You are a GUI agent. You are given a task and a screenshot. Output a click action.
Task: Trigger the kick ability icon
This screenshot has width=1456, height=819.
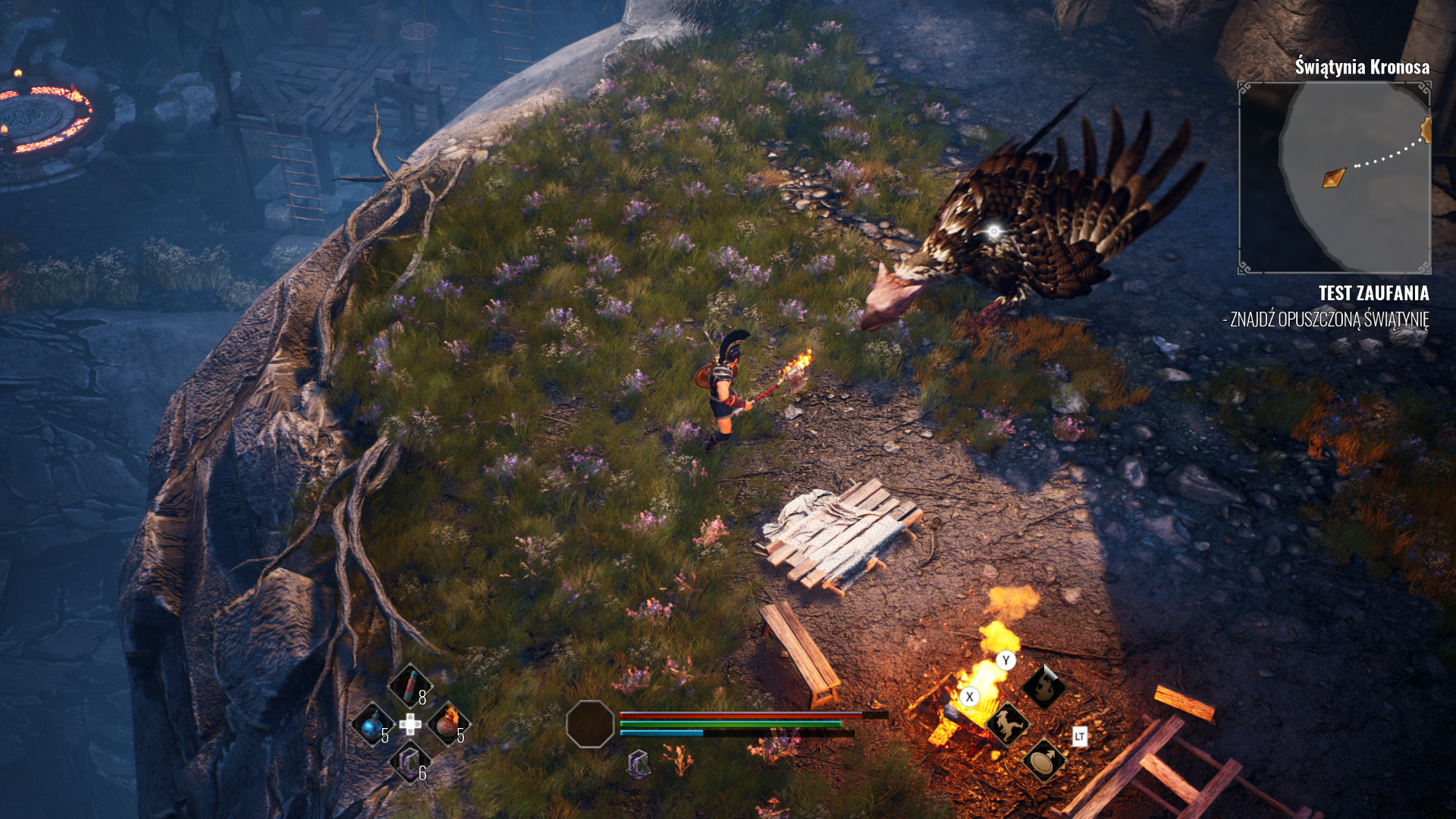1006,724
